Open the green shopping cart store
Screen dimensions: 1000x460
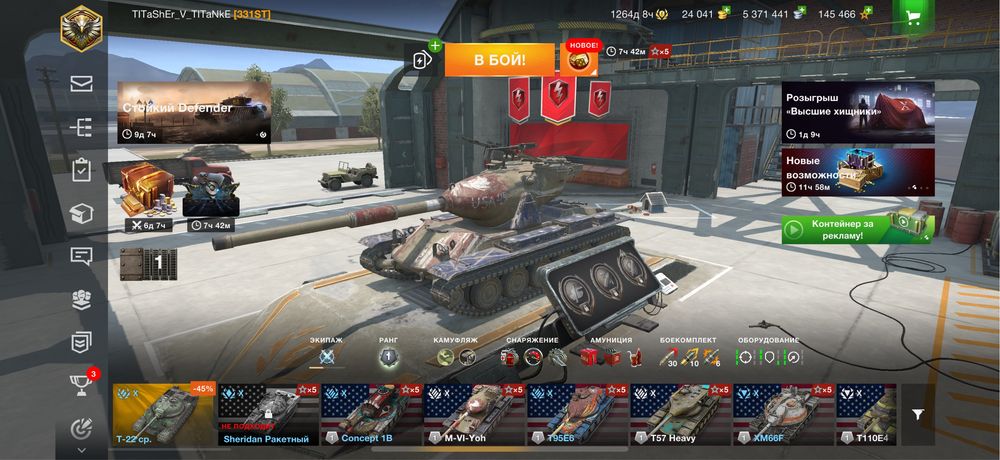point(912,16)
